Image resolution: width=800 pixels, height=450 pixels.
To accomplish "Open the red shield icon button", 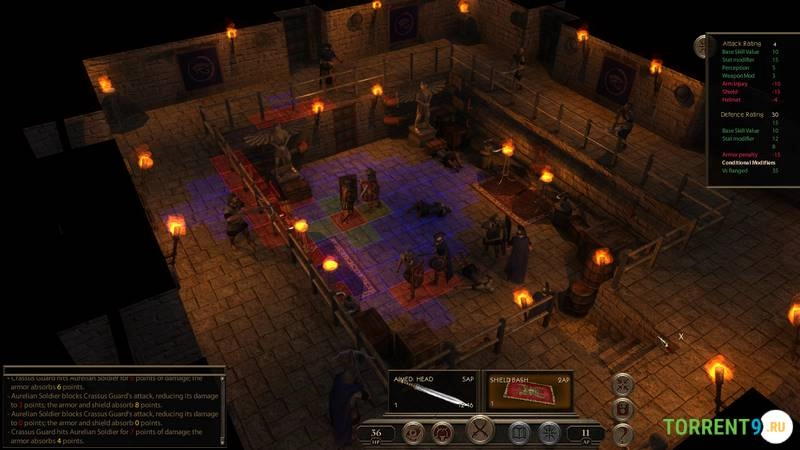I will (x=623, y=408).
